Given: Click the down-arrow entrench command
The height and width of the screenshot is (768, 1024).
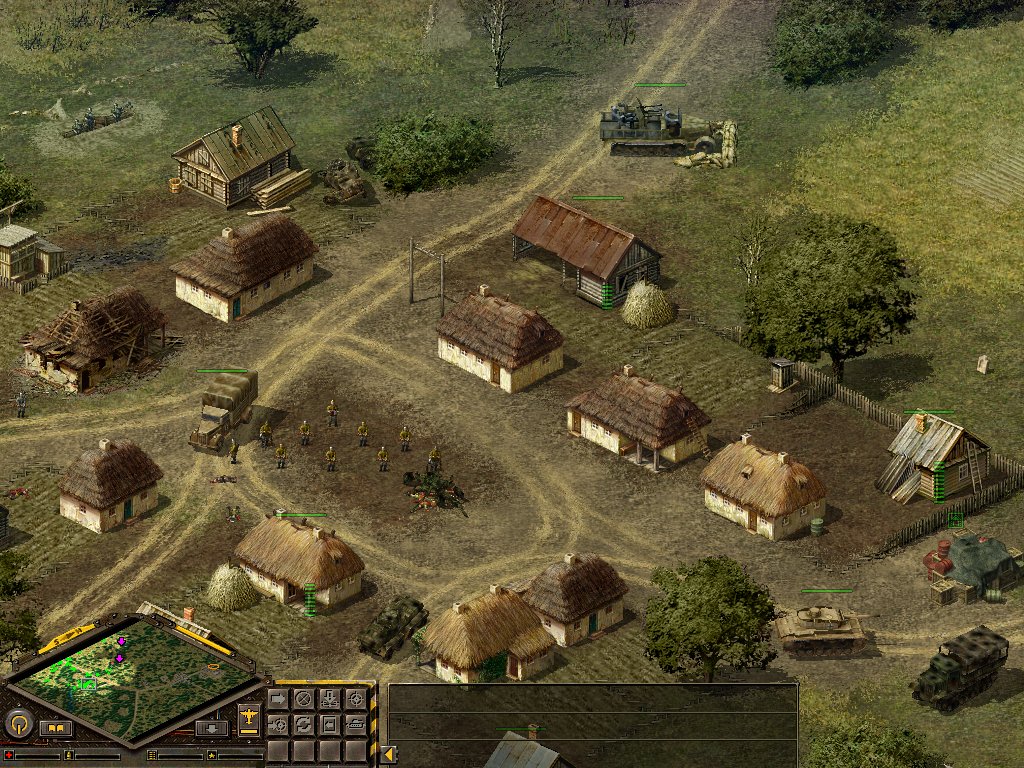Looking at the screenshot, I should 329,698.
